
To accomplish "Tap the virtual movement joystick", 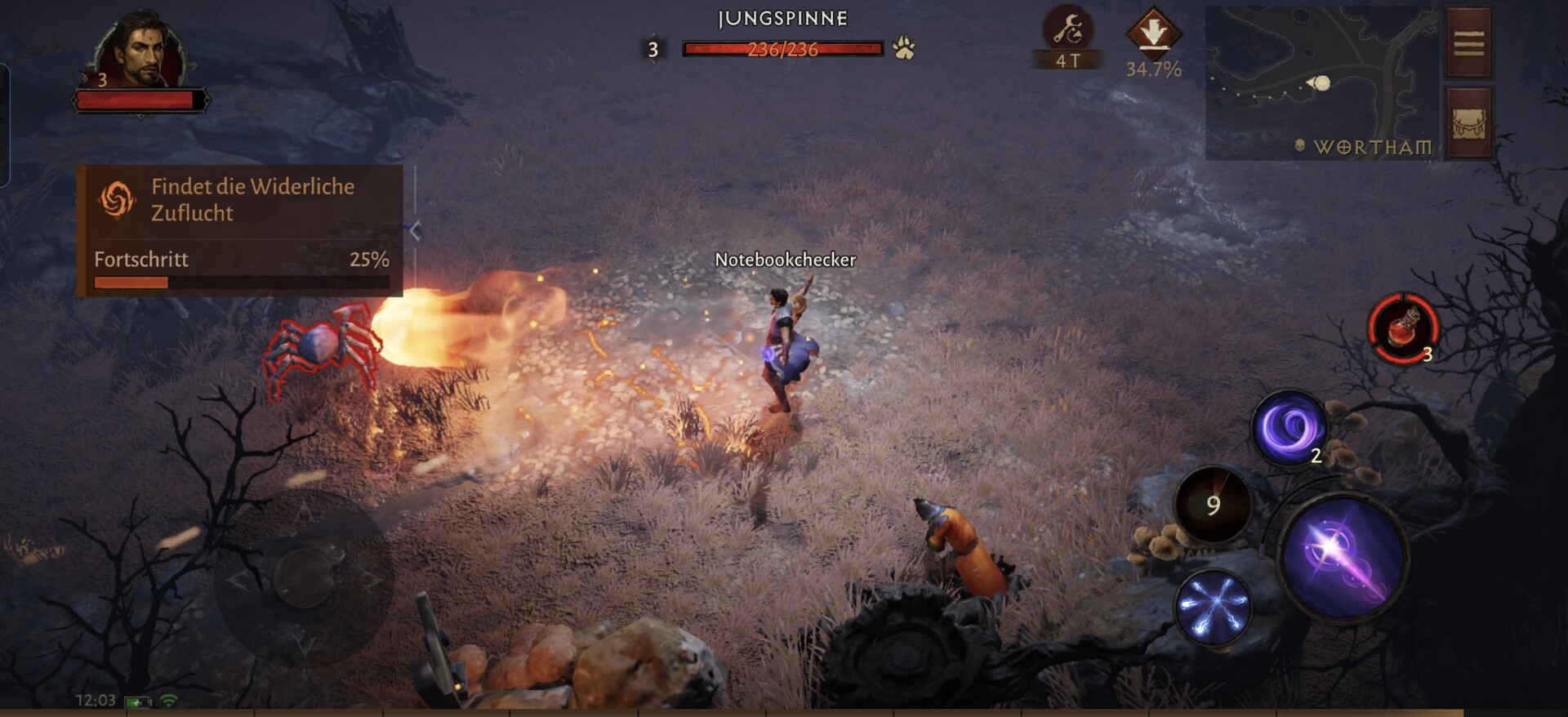I will (x=303, y=578).
